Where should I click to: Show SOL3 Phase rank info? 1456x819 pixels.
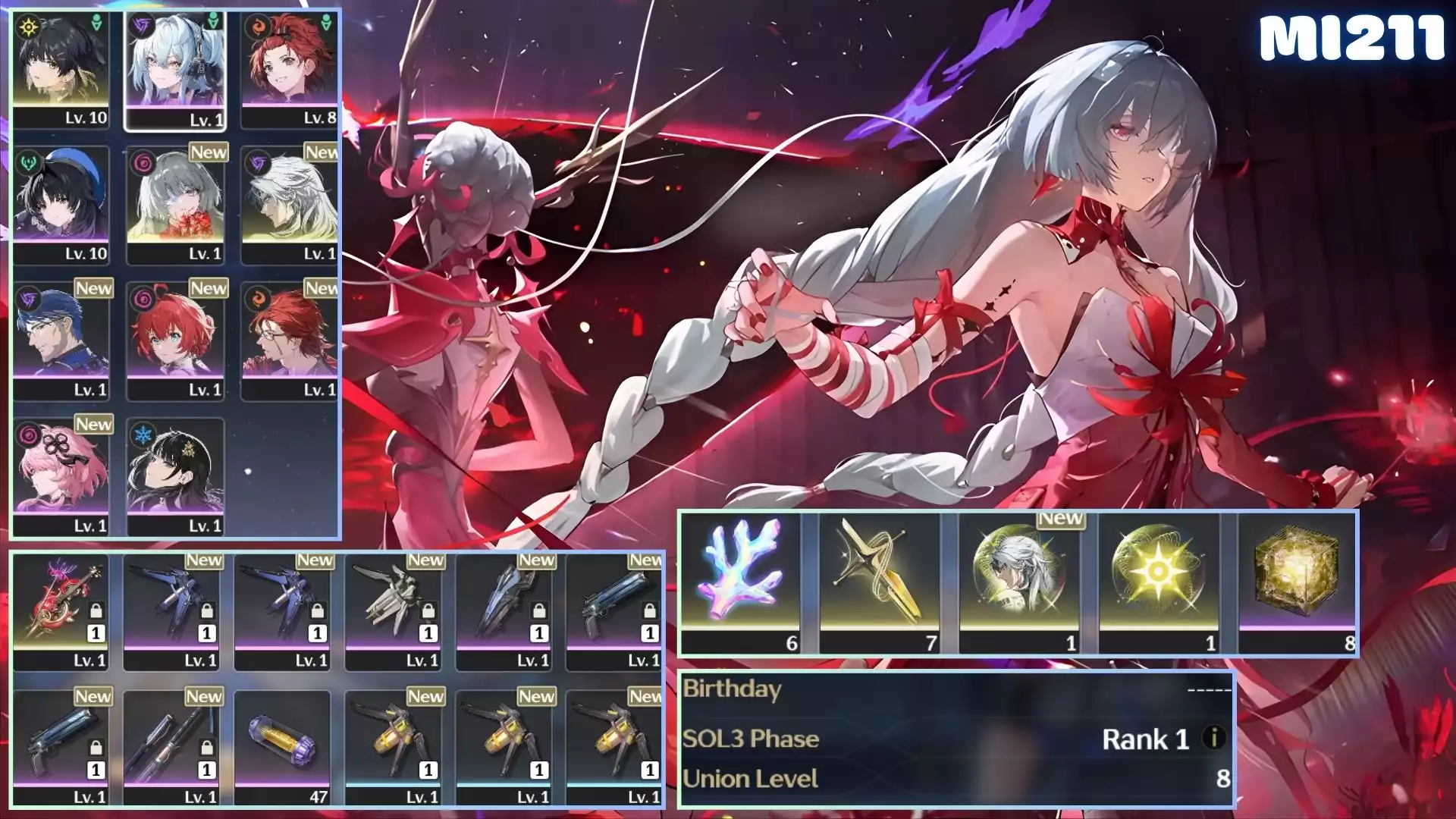[x=1214, y=738]
